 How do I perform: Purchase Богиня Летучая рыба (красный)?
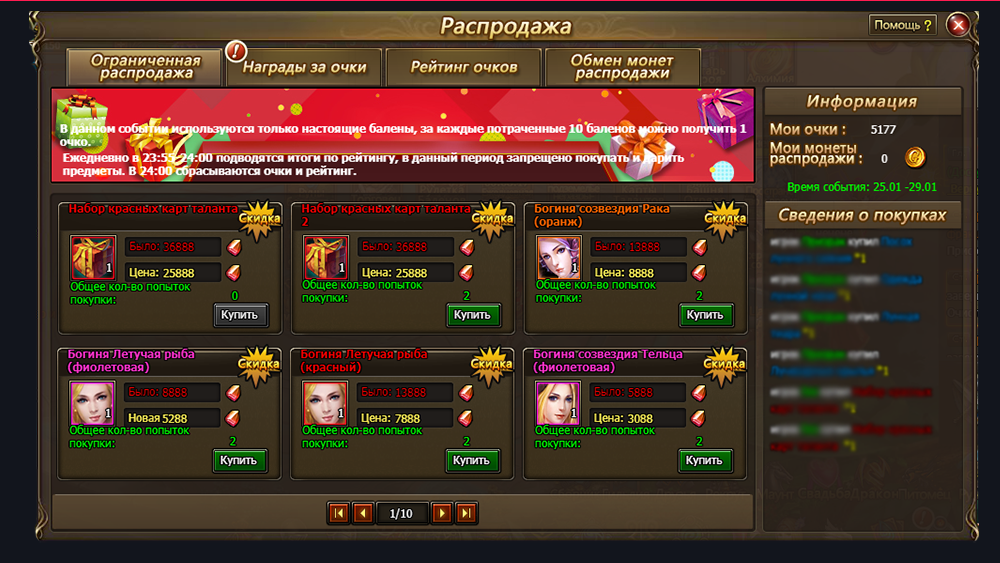click(x=472, y=461)
